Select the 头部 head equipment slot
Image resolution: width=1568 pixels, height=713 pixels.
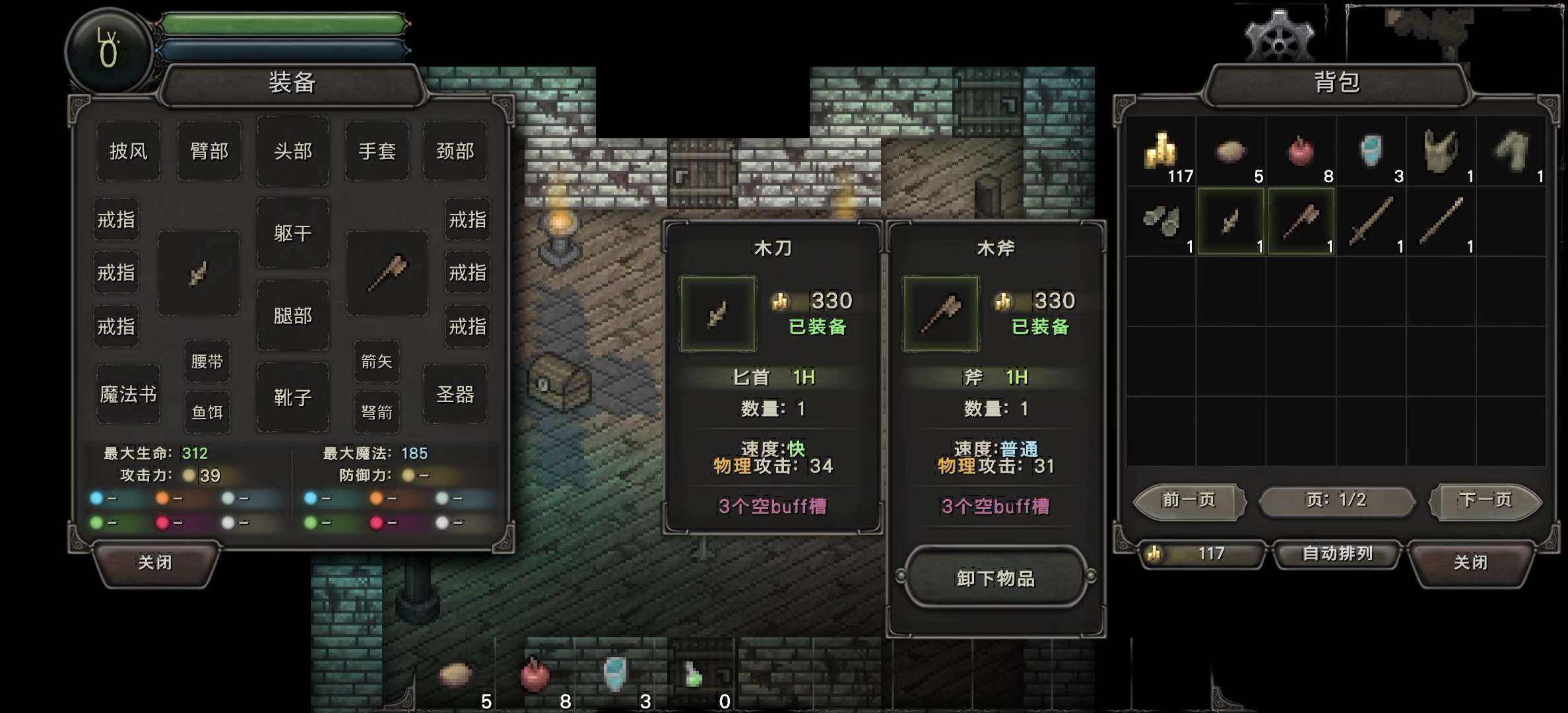(x=292, y=151)
